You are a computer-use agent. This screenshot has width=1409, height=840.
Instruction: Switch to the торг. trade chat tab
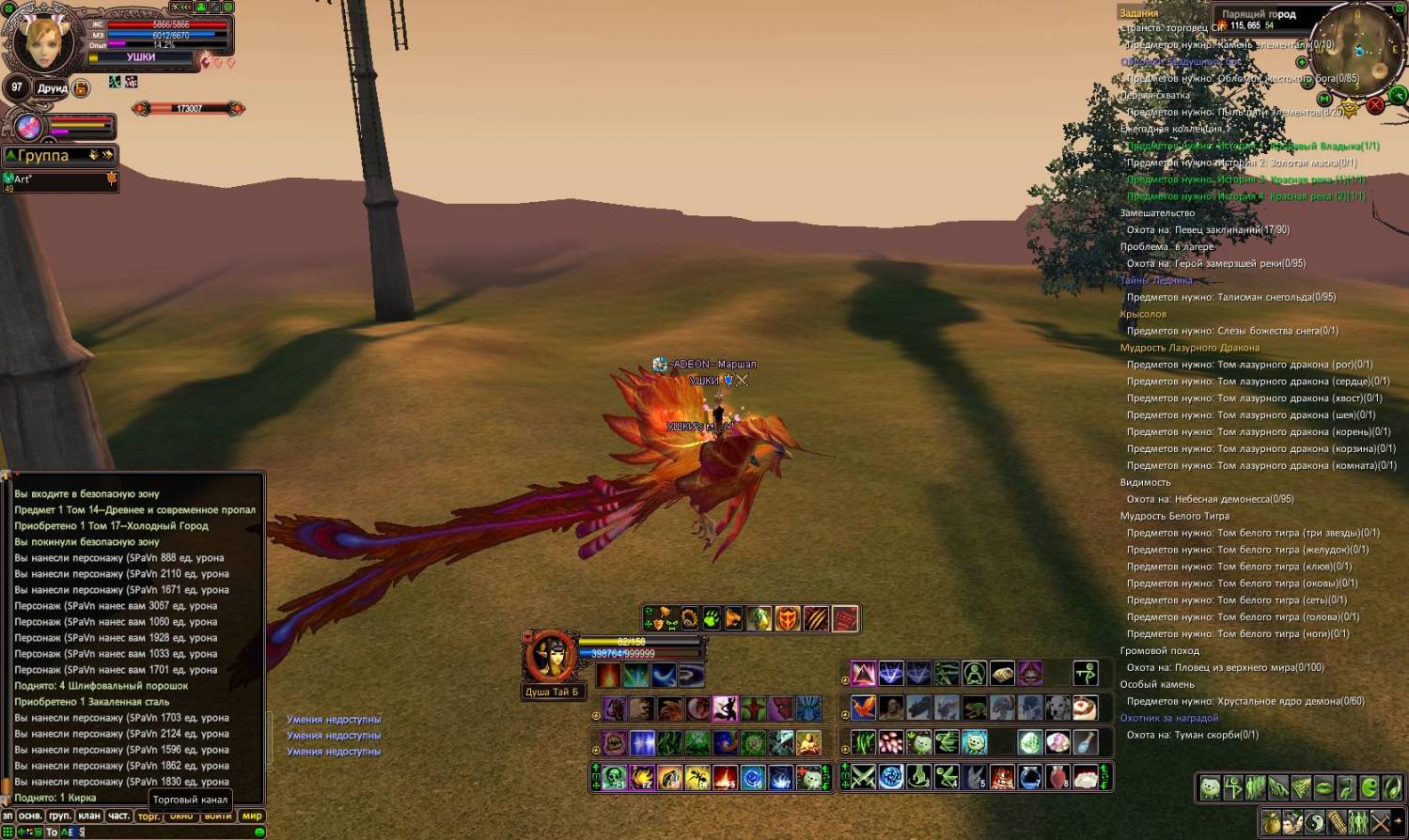coord(149,817)
